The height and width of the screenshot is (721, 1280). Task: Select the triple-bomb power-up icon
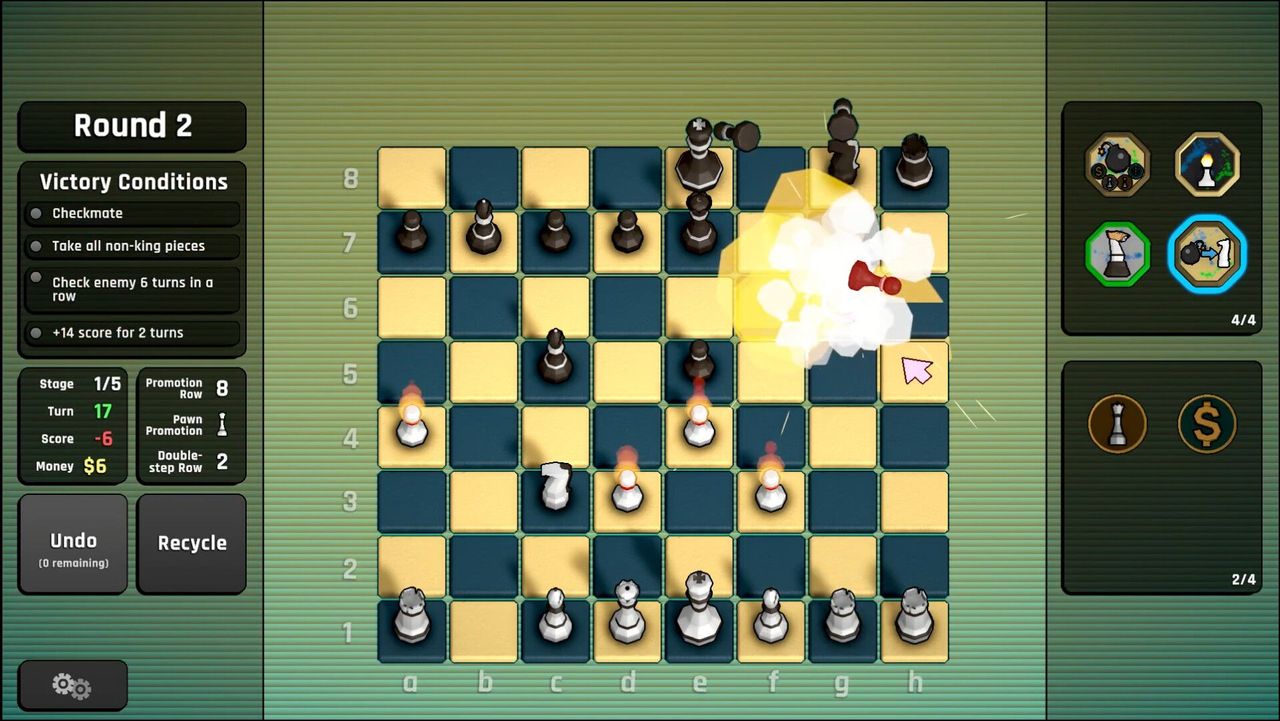(1117, 165)
